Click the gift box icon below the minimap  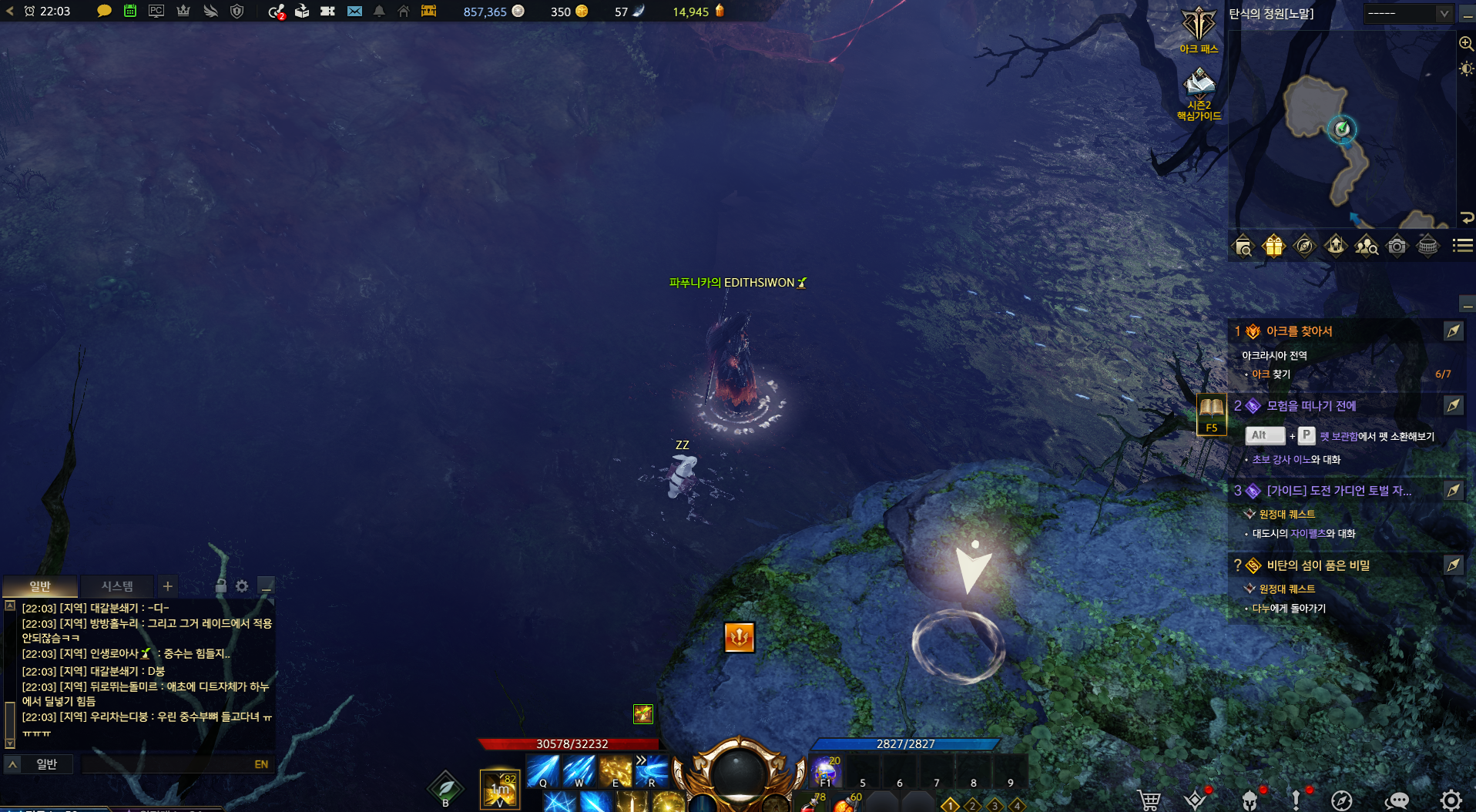(x=1273, y=246)
